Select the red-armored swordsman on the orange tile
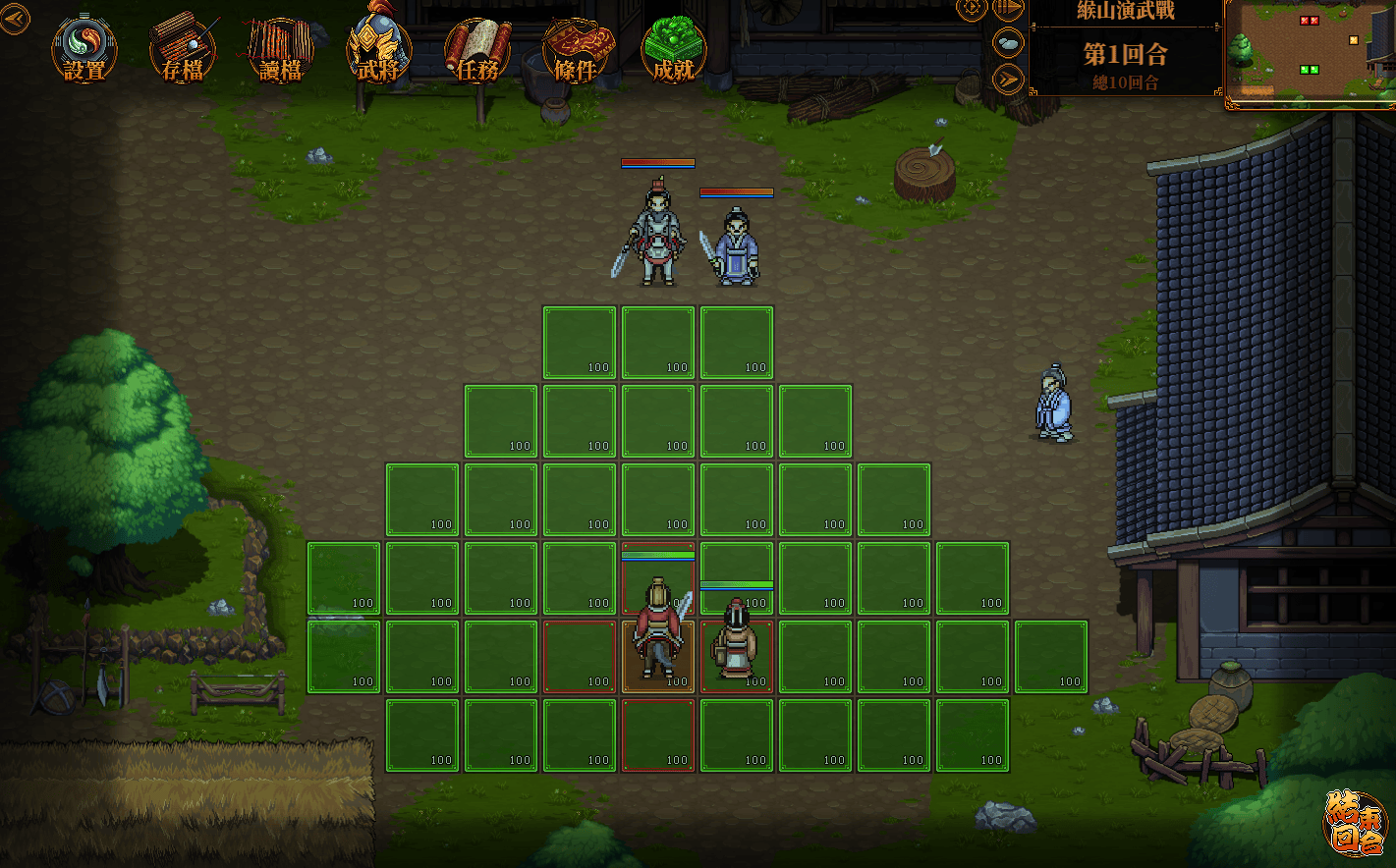 [x=658, y=633]
